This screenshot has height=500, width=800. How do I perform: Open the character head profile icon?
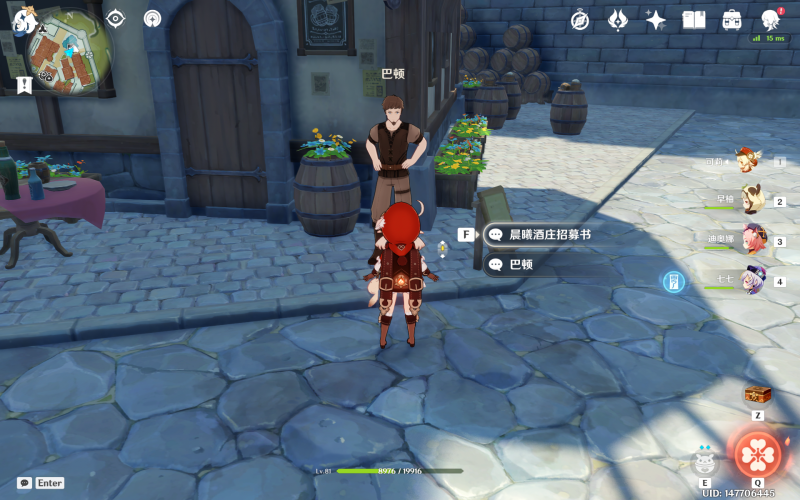coord(771,19)
